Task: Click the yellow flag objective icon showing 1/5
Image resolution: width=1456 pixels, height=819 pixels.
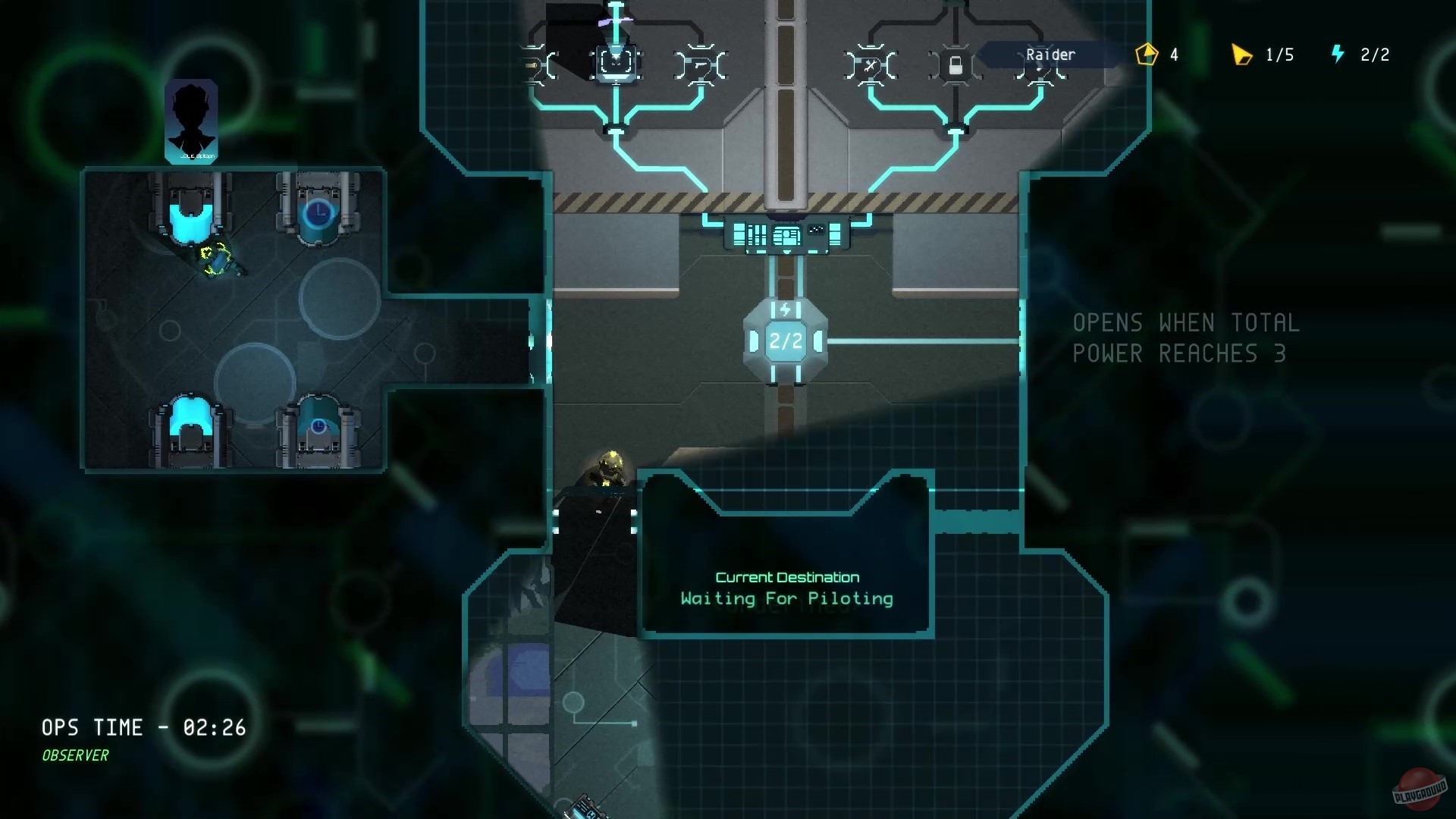Action: click(1242, 54)
